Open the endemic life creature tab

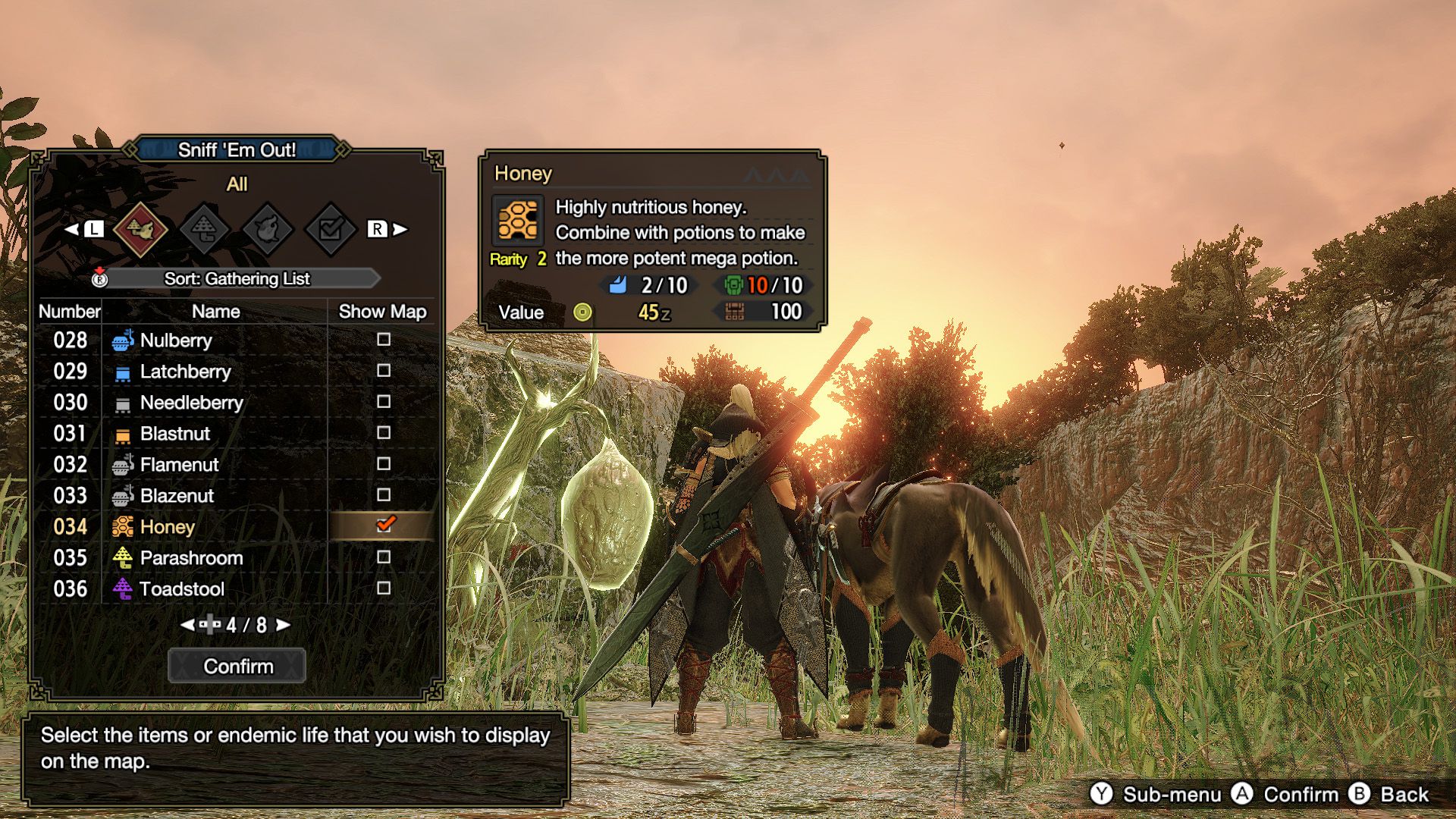point(267,228)
